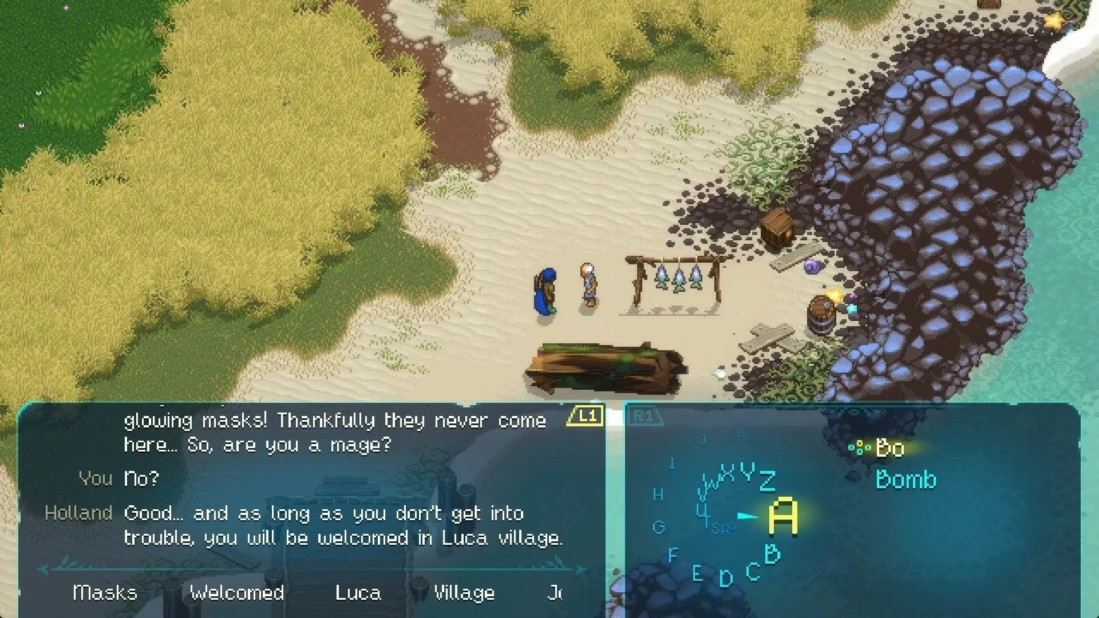
Task: Choose the Welcomed keyword topic
Action: tap(237, 593)
